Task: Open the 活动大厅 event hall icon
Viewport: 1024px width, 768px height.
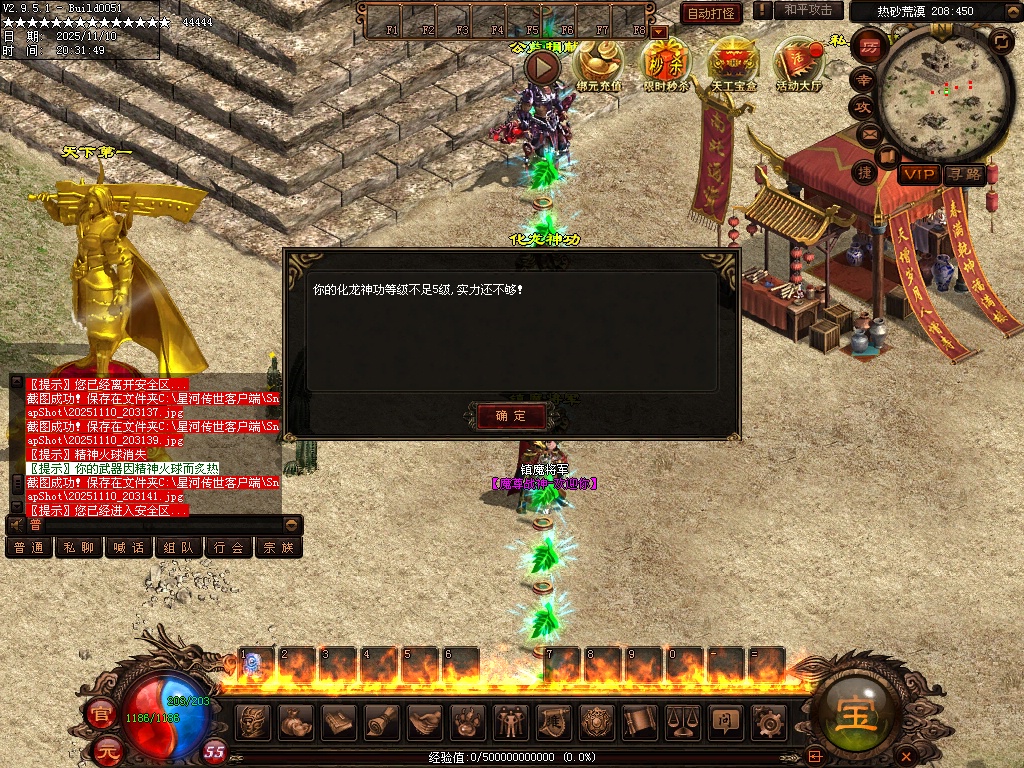Action: pos(799,63)
